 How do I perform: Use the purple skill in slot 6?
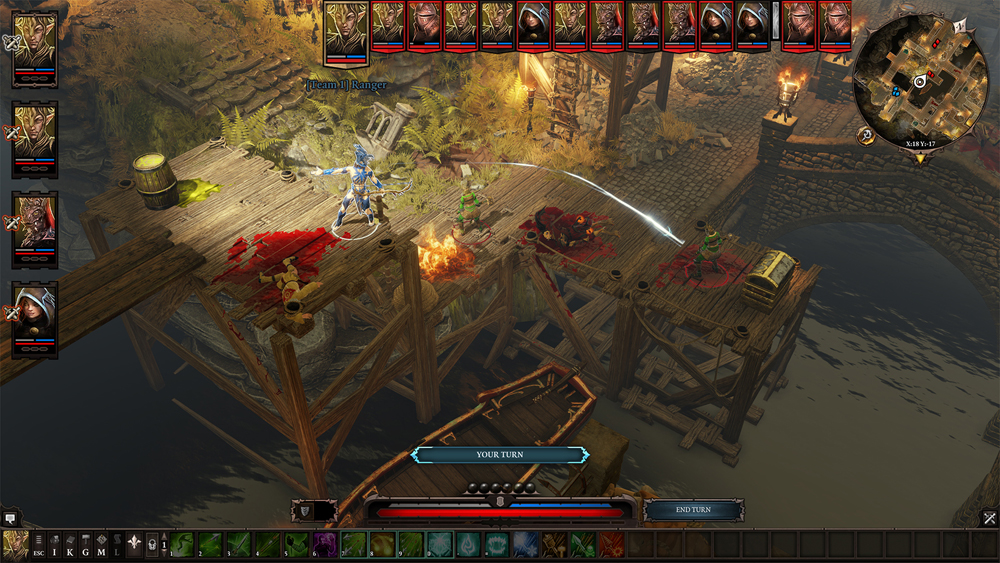coord(325,544)
